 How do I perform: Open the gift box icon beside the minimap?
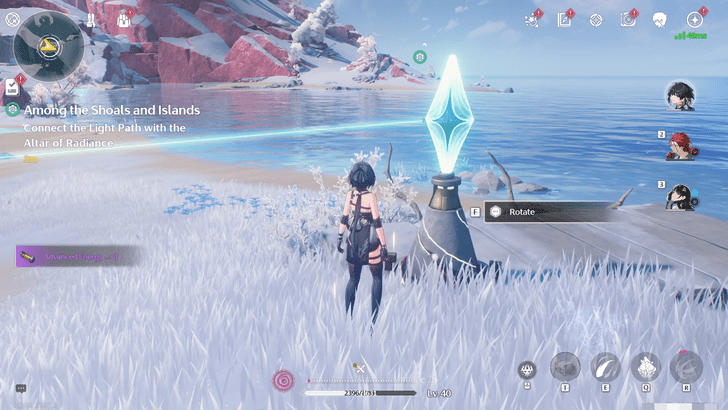[125, 20]
